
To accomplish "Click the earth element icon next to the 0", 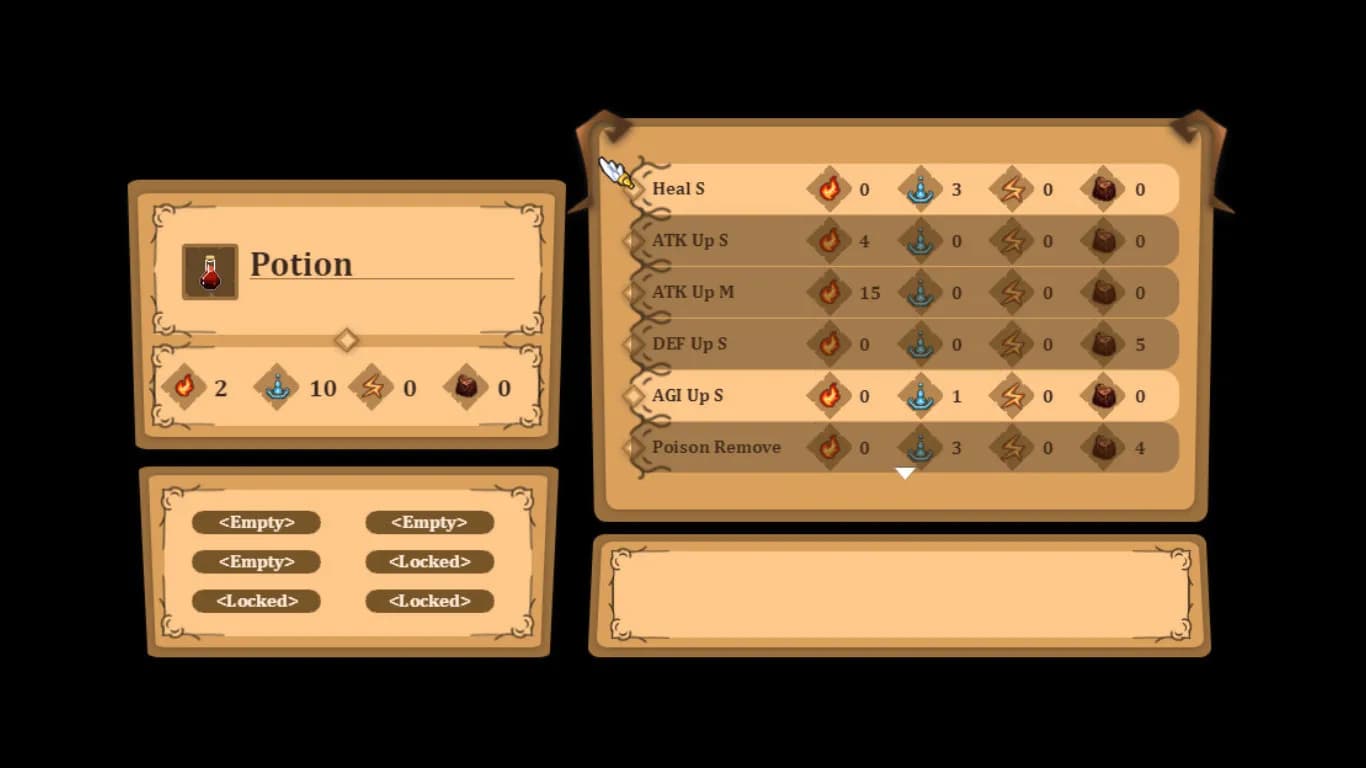I will pos(466,388).
